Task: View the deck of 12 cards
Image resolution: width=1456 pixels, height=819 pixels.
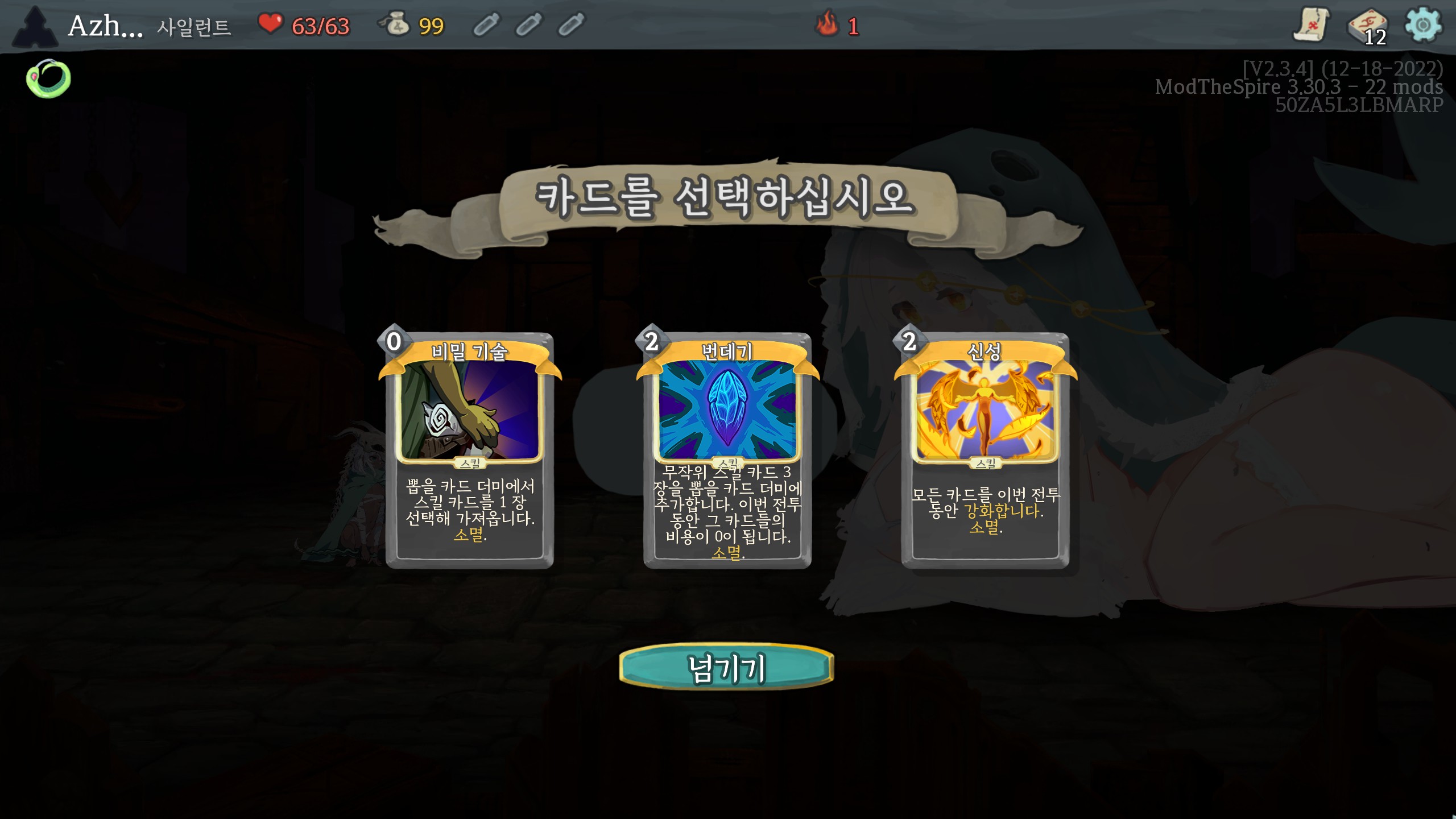Action: [x=1367, y=26]
